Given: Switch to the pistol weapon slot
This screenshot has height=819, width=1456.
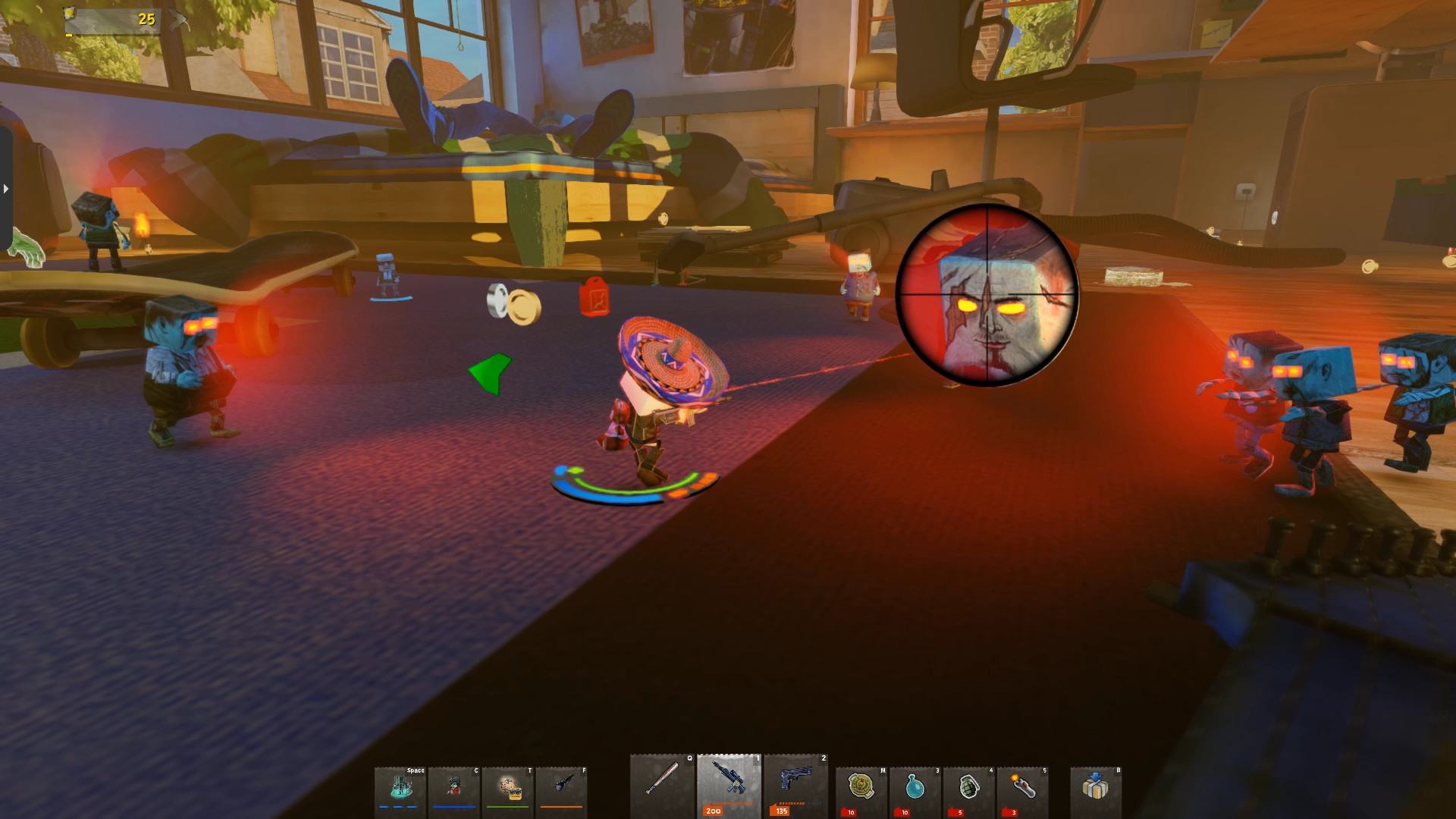Looking at the screenshot, I should [x=795, y=785].
